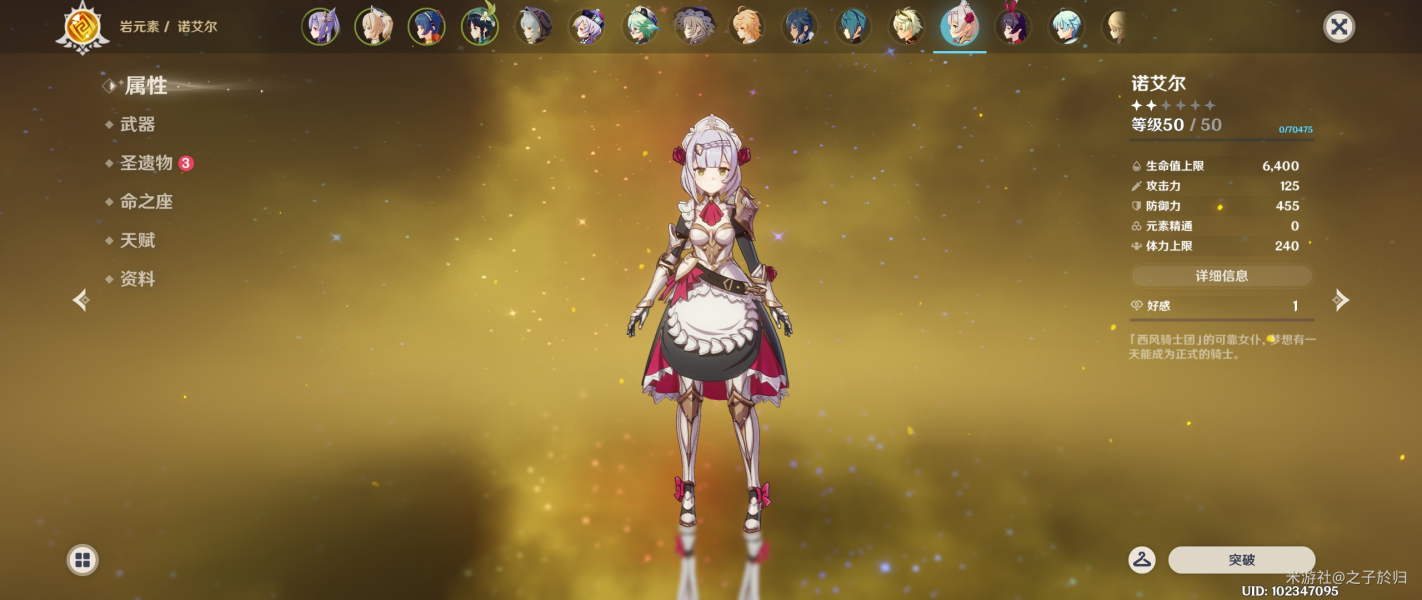Image resolution: width=1422 pixels, height=600 pixels.
Task: Click the 详细信息 details button
Action: (1221, 276)
